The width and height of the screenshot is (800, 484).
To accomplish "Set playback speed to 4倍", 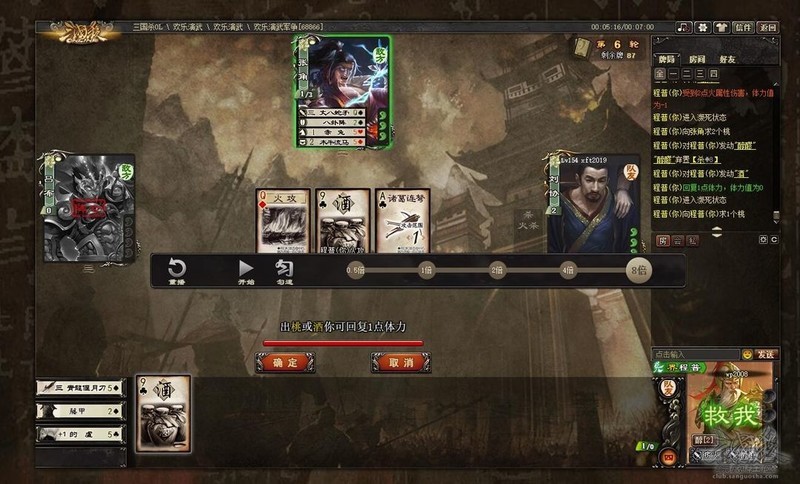I will (x=567, y=271).
